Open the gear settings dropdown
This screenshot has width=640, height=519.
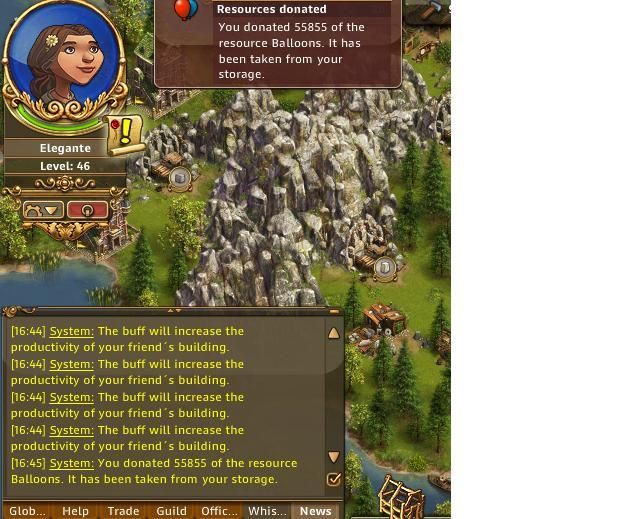43,210
